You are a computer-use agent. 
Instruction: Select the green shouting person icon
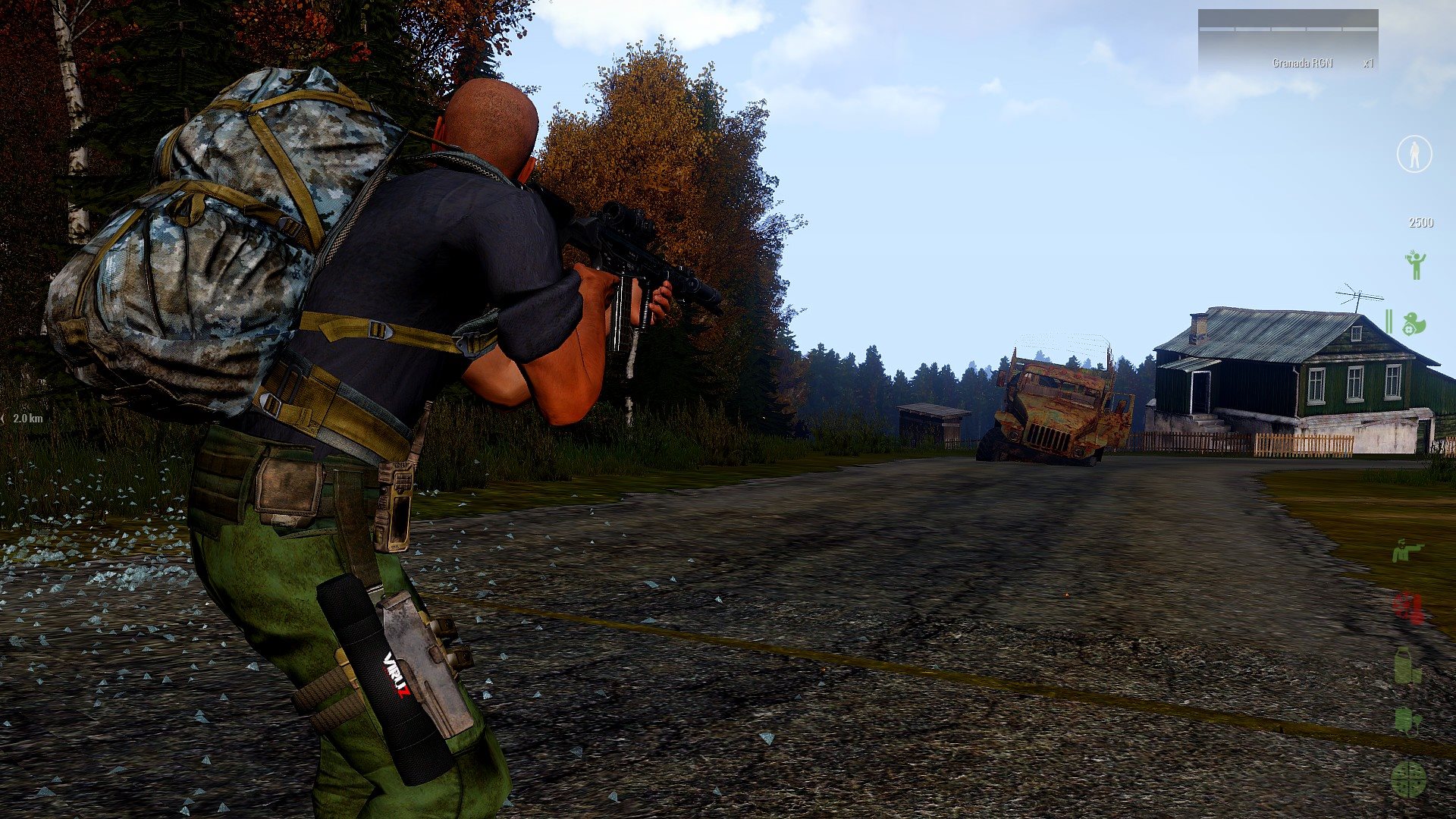point(1414,265)
